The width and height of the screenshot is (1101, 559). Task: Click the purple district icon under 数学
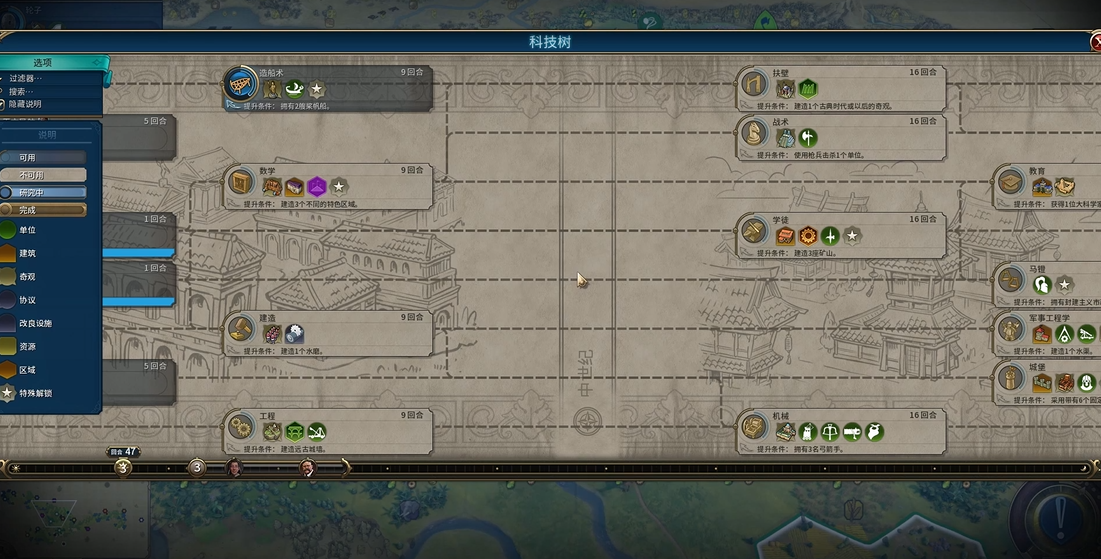[317, 187]
